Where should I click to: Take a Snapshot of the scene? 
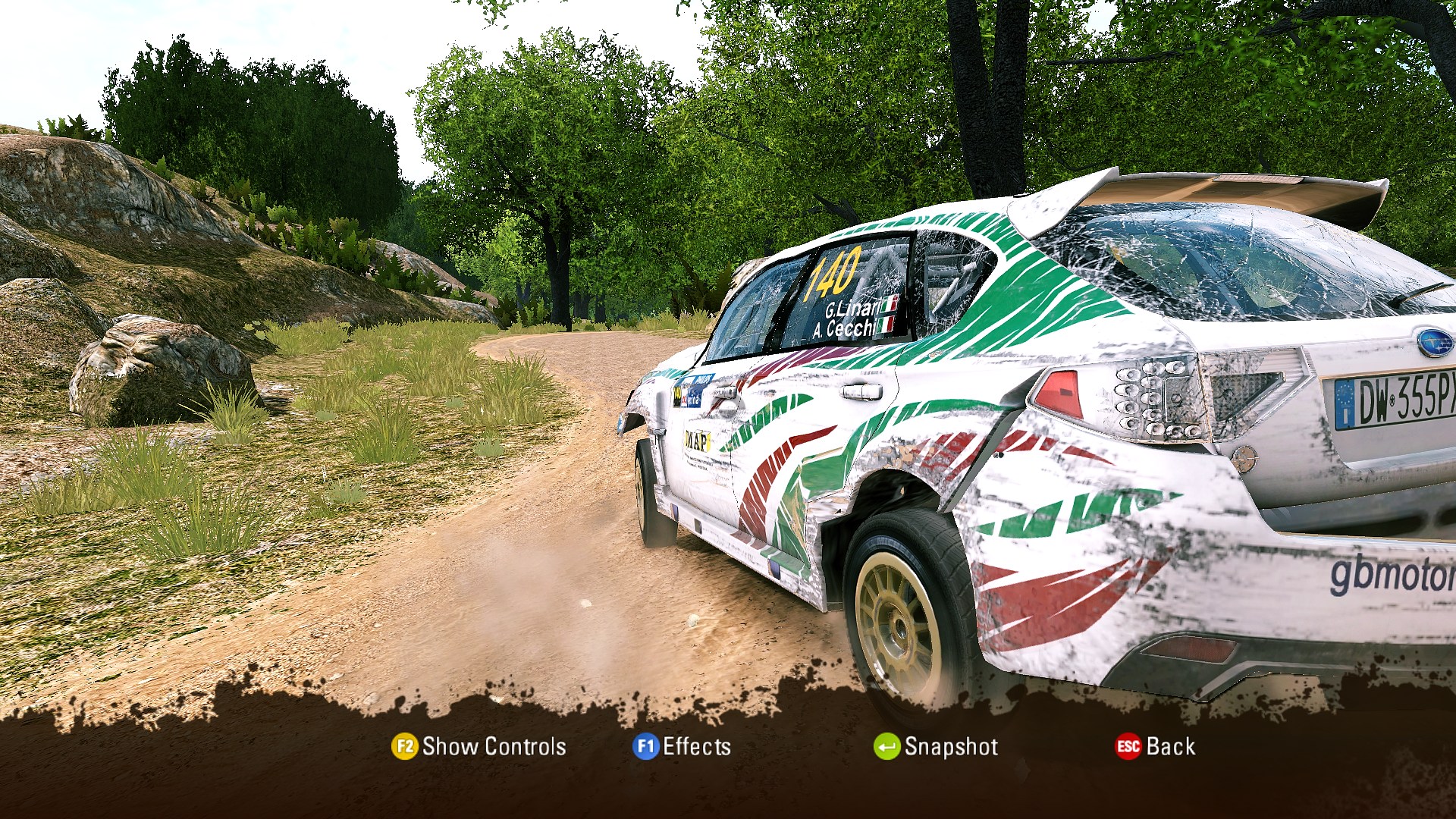(936, 747)
